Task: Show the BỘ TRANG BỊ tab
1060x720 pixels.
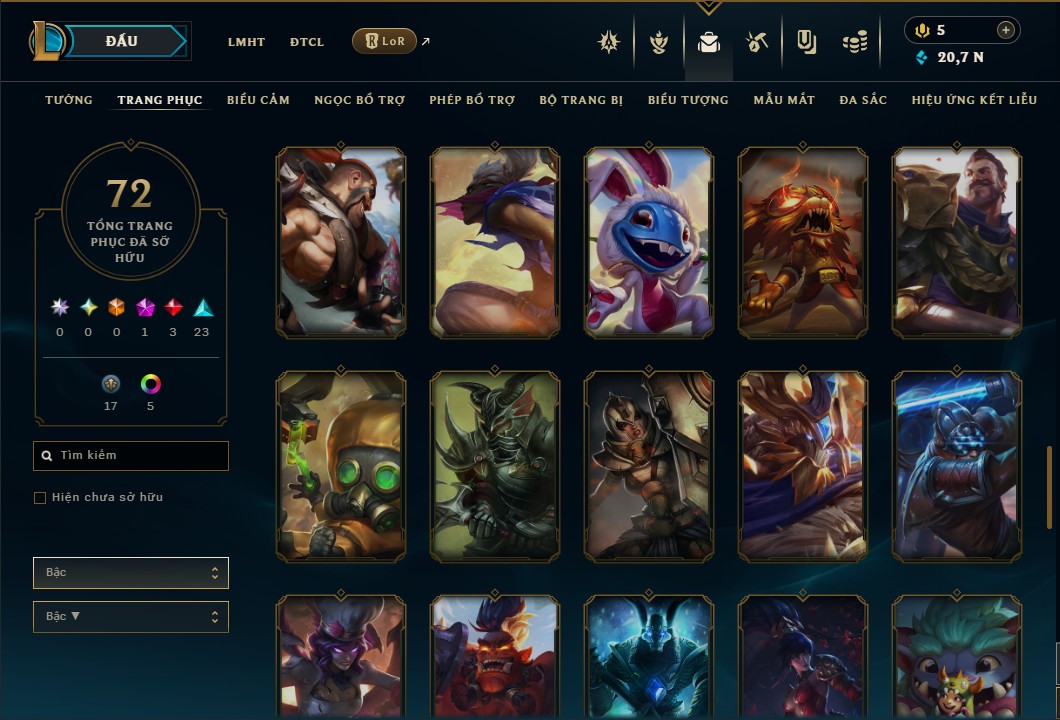Action: pos(581,100)
